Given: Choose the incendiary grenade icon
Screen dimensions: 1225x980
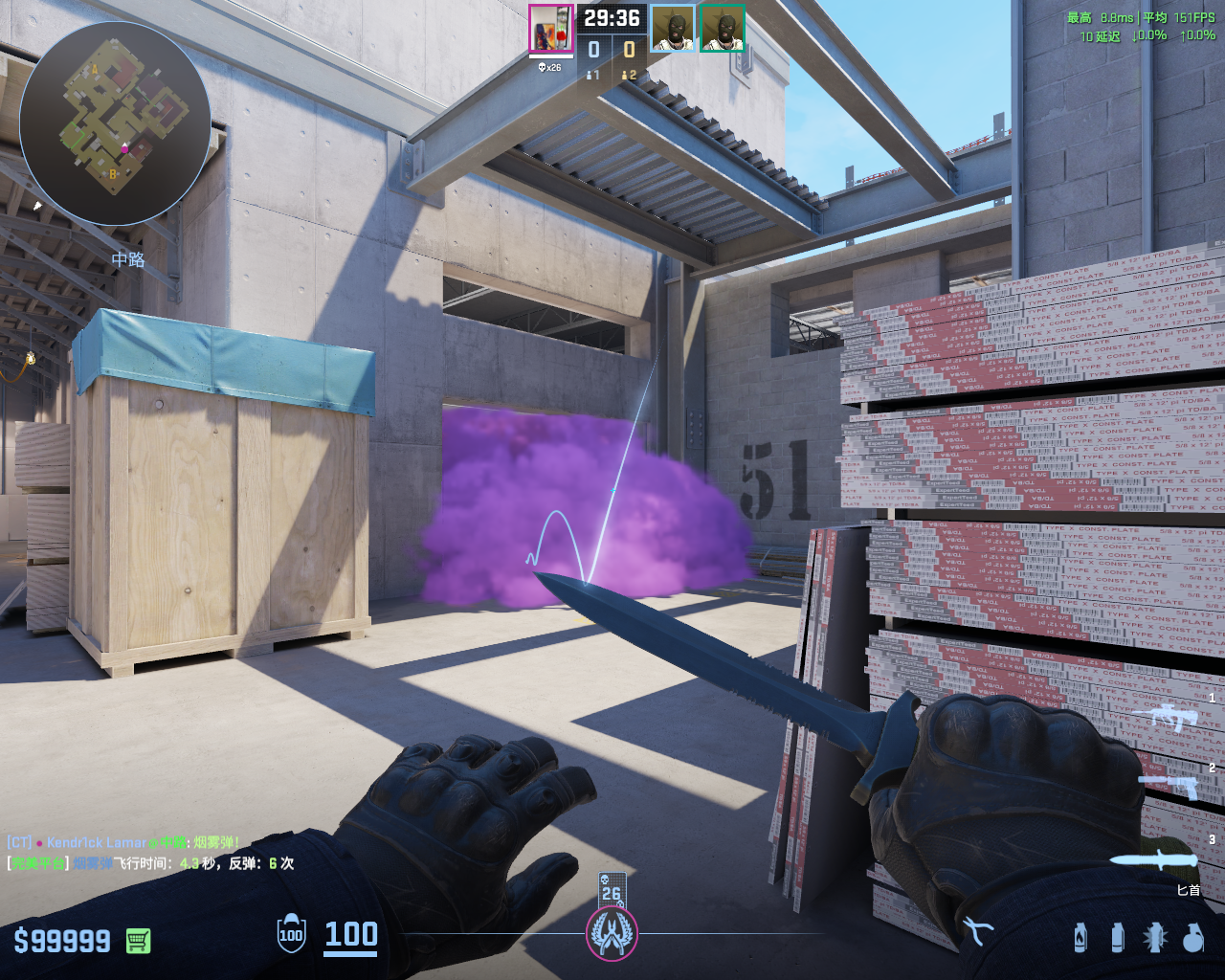Looking at the screenshot, I should click(1080, 938).
